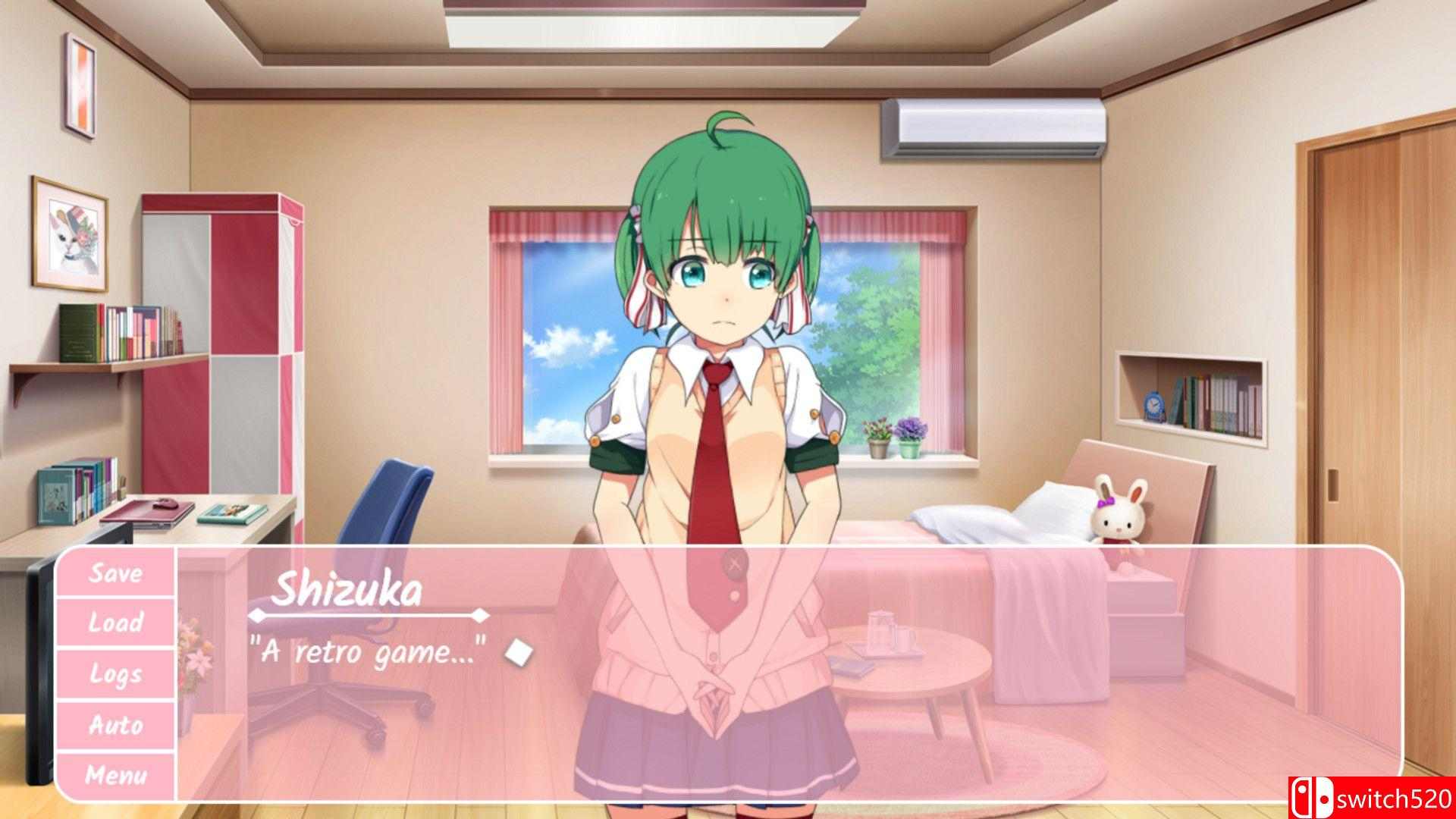
Task: Select the Save button at top of sidebar
Action: coord(118,574)
